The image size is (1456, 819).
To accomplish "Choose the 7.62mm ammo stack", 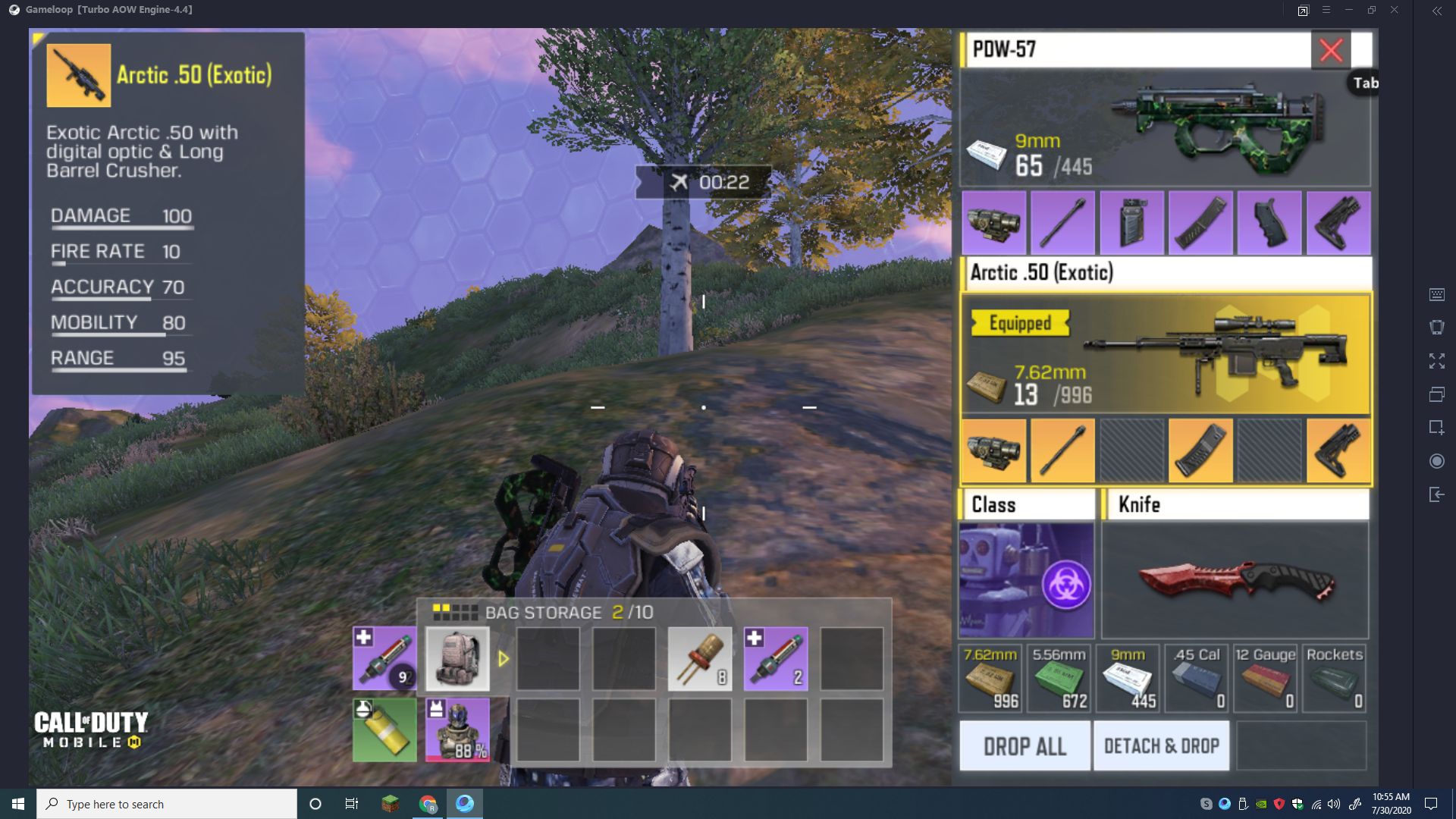I will 990,679.
